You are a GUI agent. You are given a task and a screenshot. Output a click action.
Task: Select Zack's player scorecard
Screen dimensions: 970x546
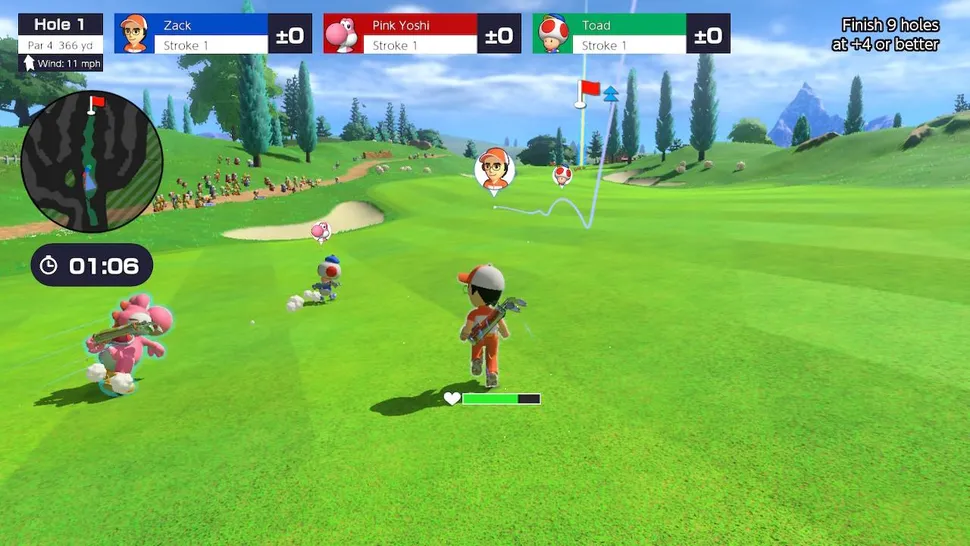[213, 34]
